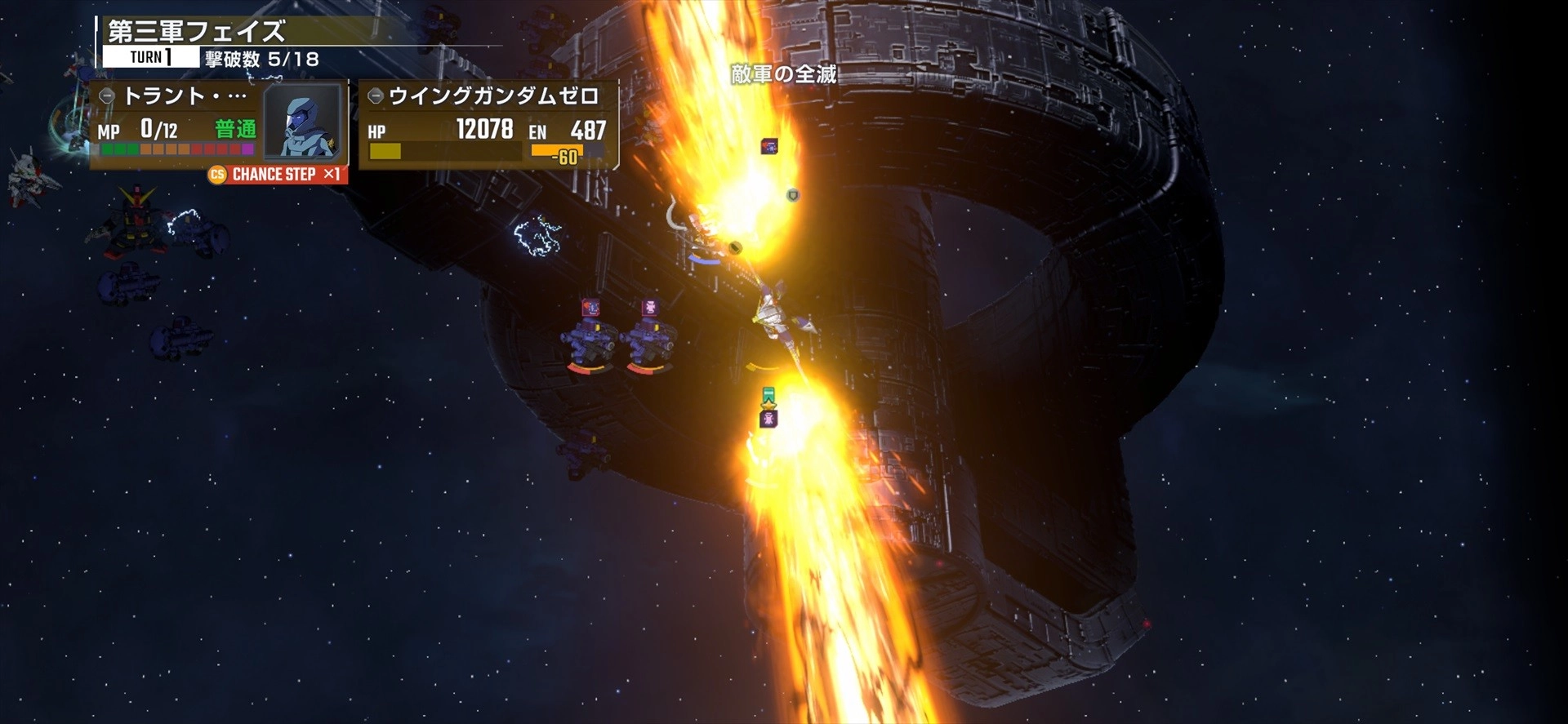Viewport: 1568px width, 724px height.
Task: Select the CHANCE STEP ×1 badge
Action: [277, 175]
